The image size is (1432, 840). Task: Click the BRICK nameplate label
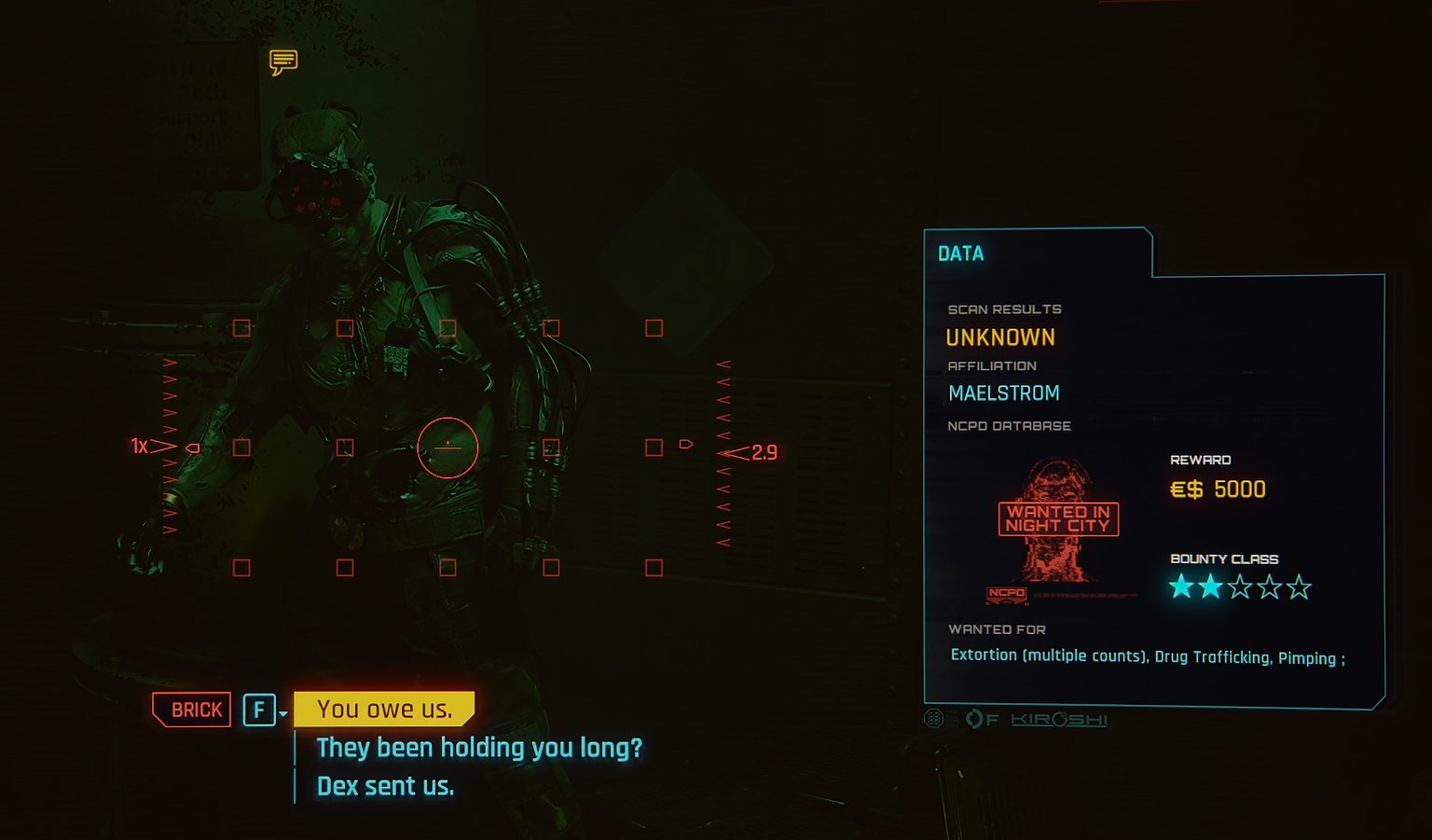[x=192, y=709]
